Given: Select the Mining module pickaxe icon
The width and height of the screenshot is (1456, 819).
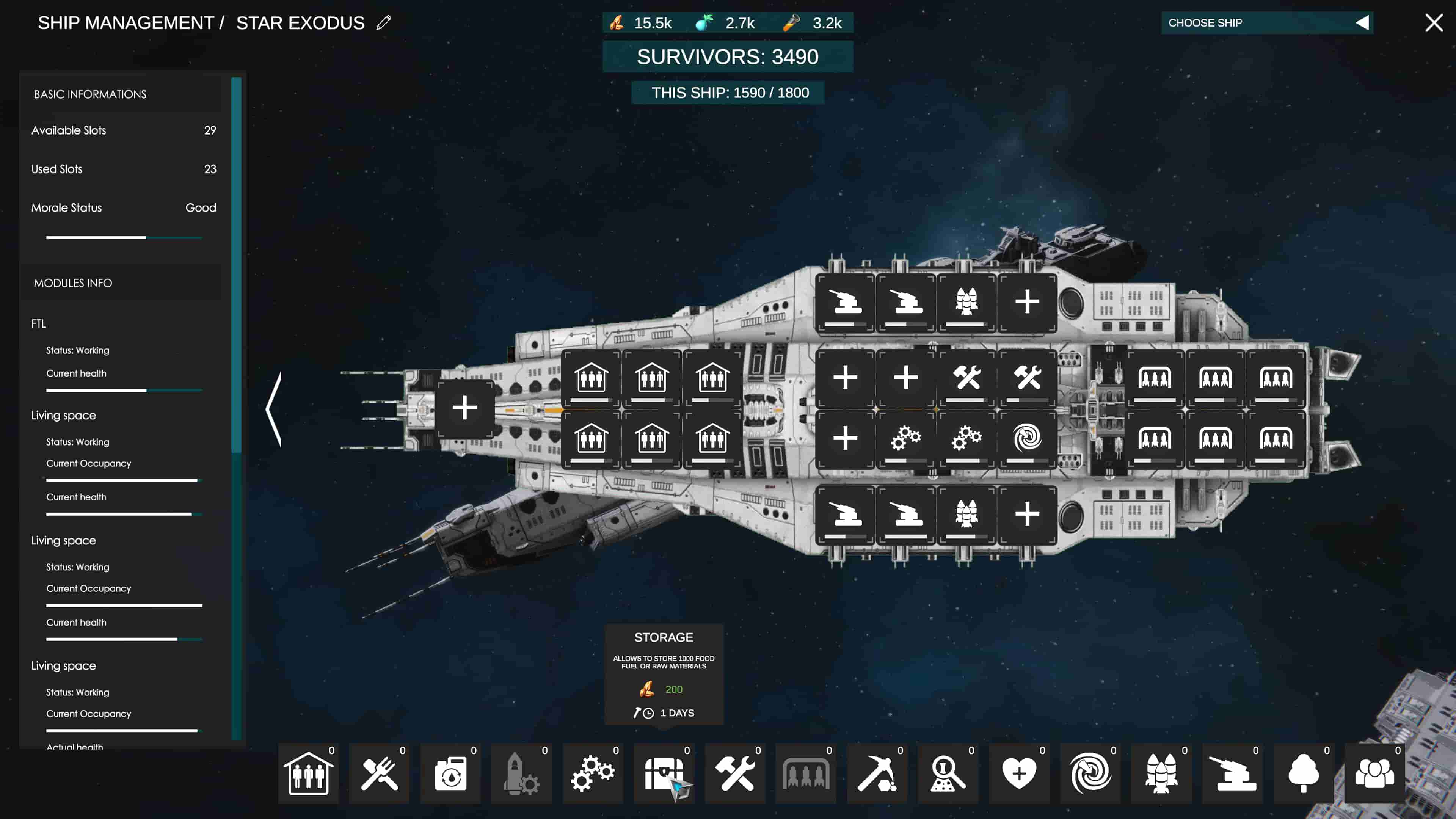Looking at the screenshot, I should pyautogui.click(x=878, y=774).
